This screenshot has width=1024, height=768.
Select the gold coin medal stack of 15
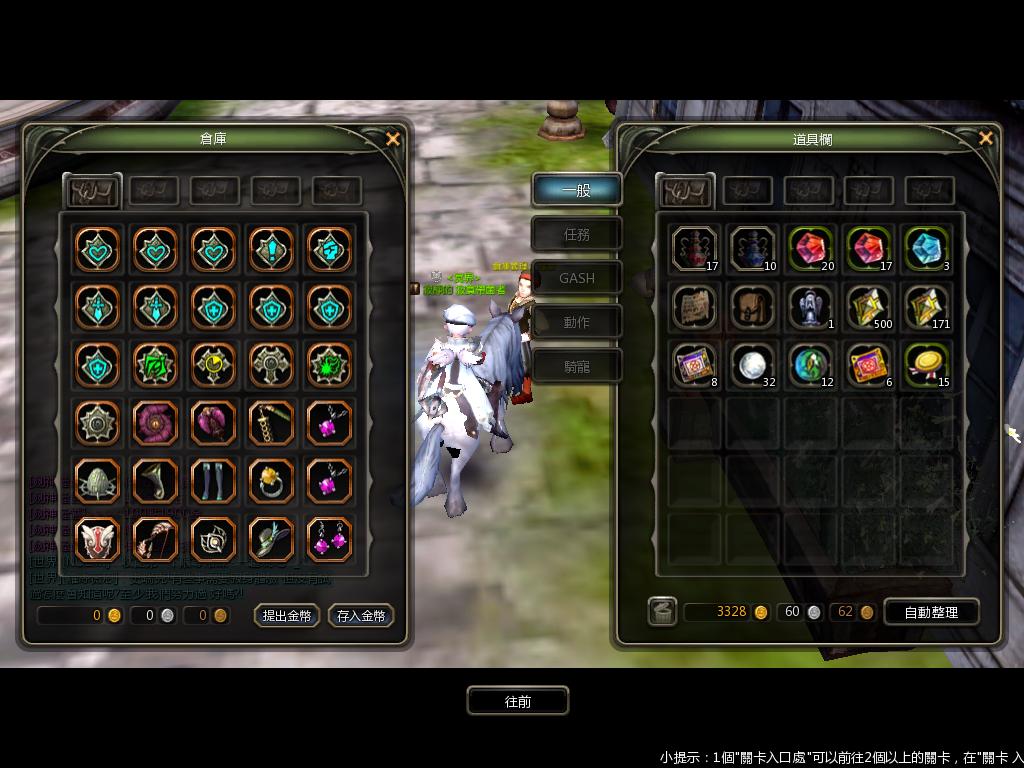[928, 365]
